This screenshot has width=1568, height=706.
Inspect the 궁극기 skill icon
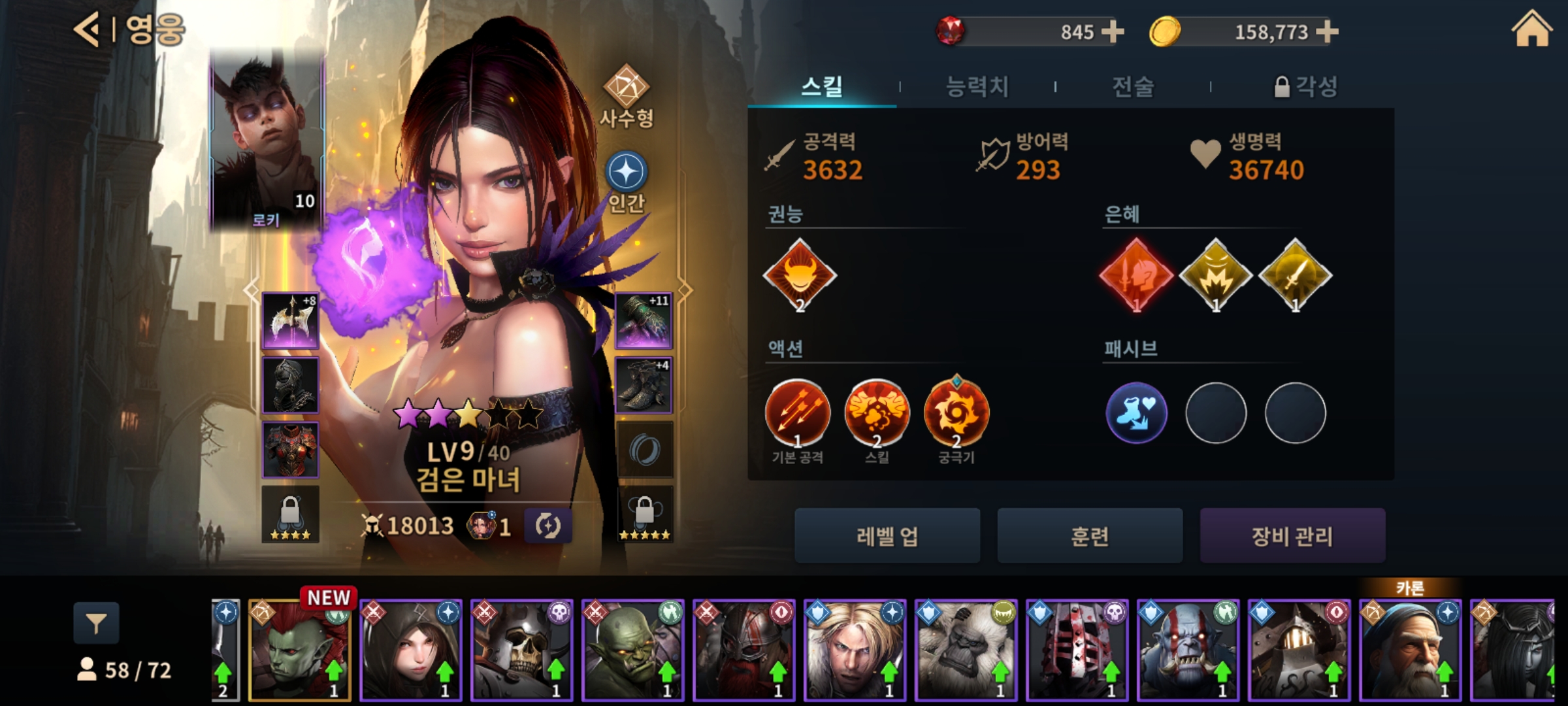[956, 413]
